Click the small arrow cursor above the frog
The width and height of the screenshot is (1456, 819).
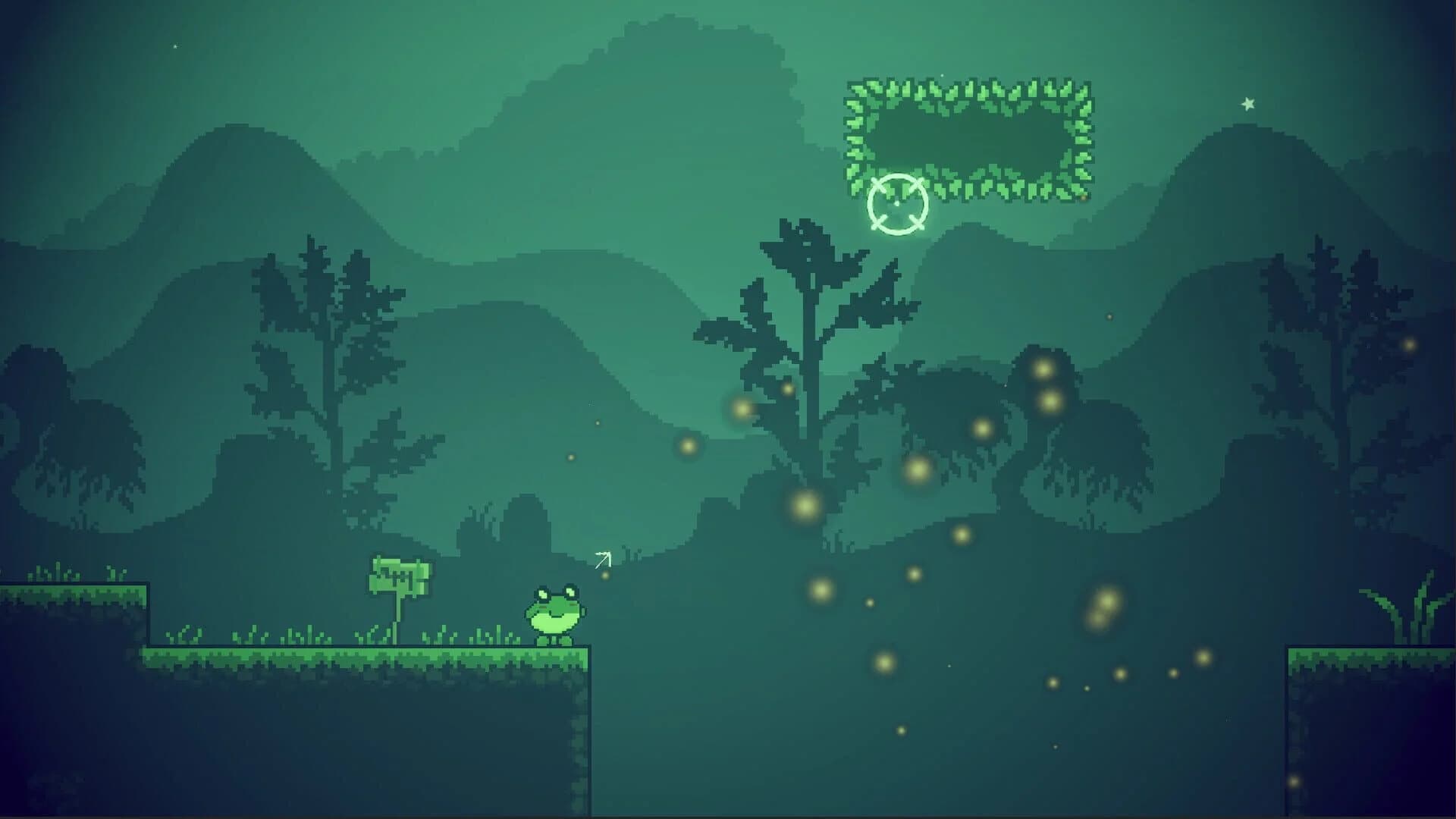[604, 561]
